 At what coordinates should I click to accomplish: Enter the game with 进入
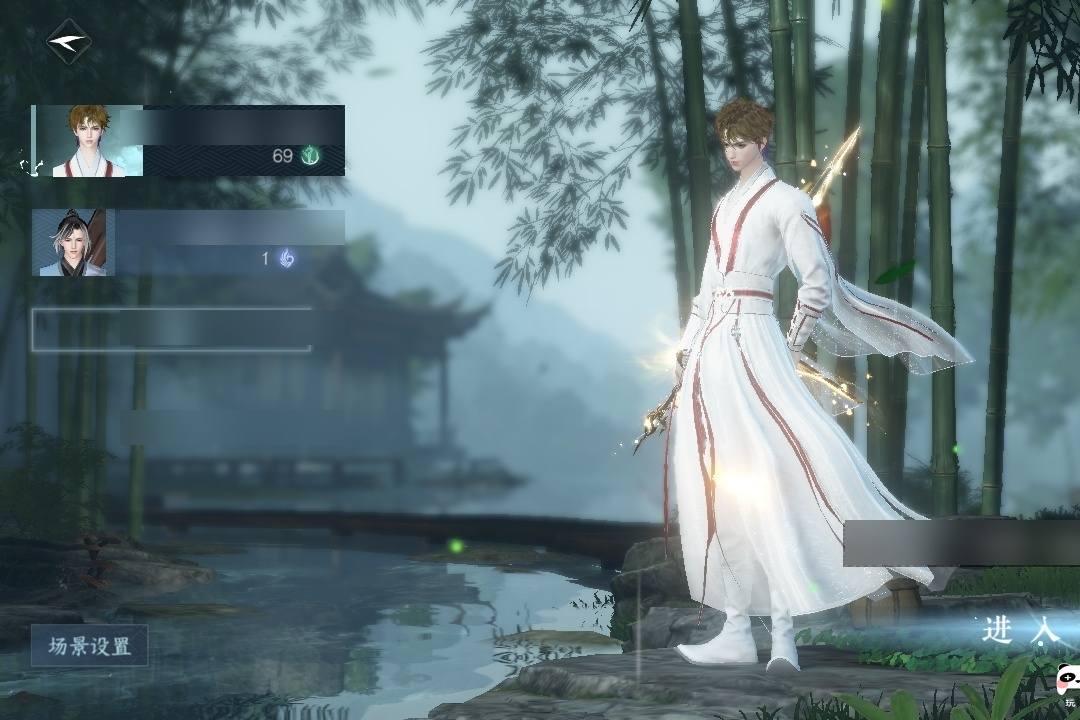coord(1020,630)
